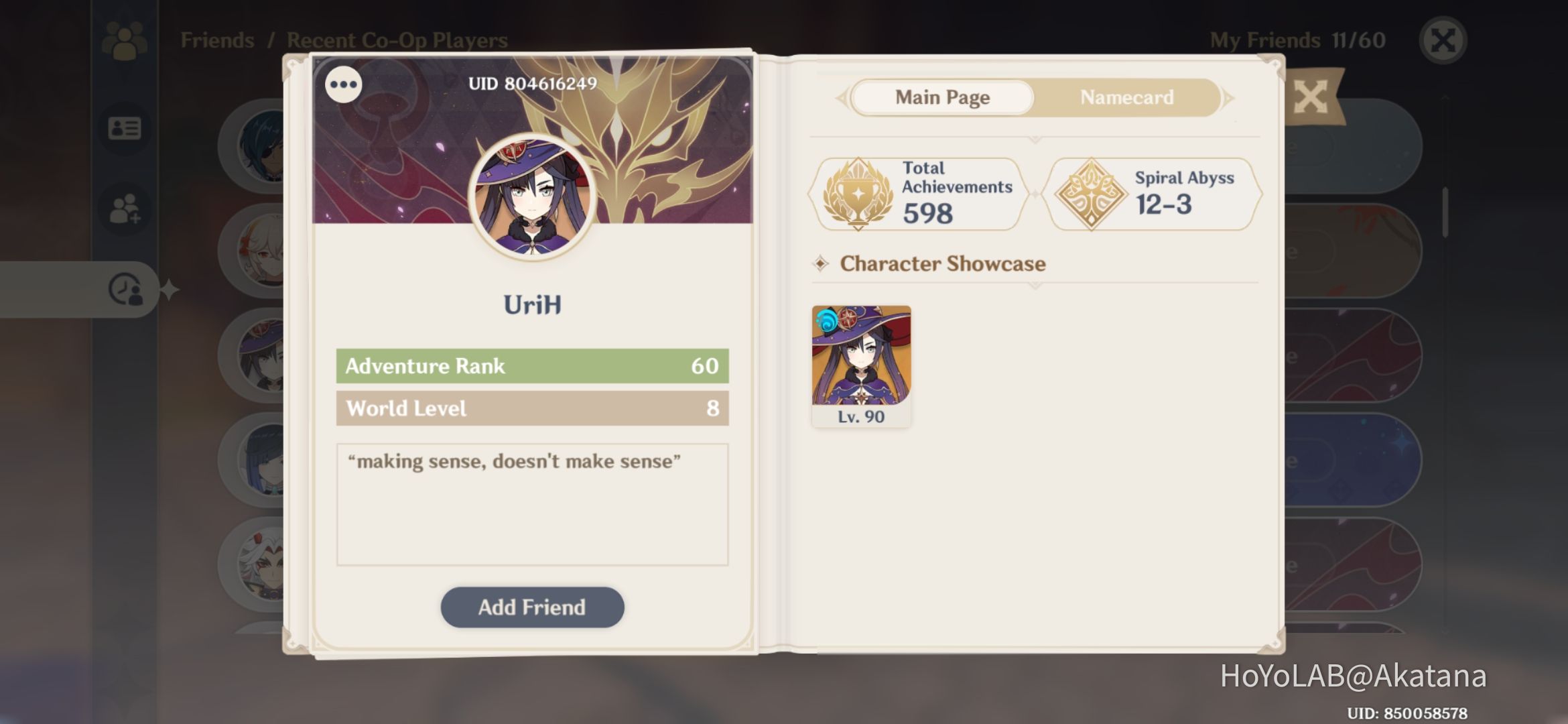Click UriH's Mona profile portrait
The image size is (1568, 724).
(531, 196)
